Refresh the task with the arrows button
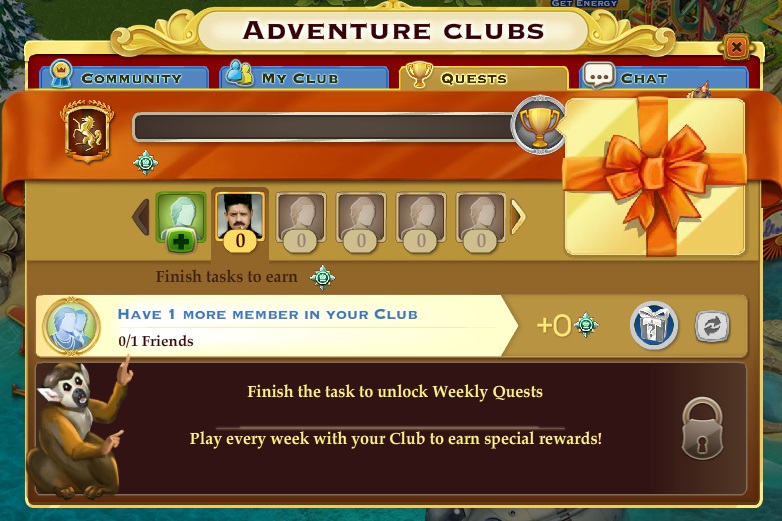The width and height of the screenshot is (782, 521). (712, 326)
